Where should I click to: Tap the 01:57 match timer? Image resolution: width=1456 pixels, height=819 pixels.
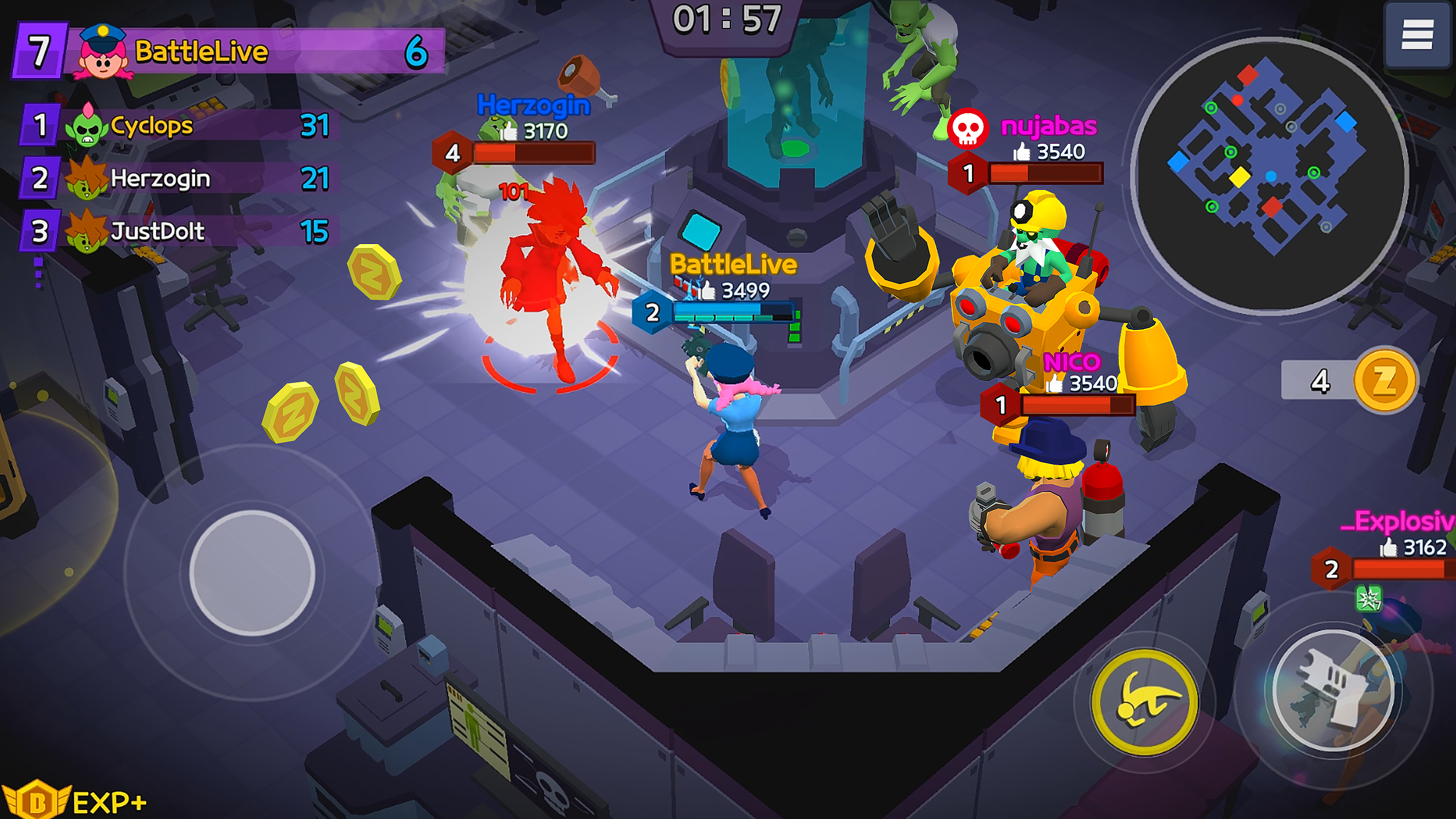point(729,19)
